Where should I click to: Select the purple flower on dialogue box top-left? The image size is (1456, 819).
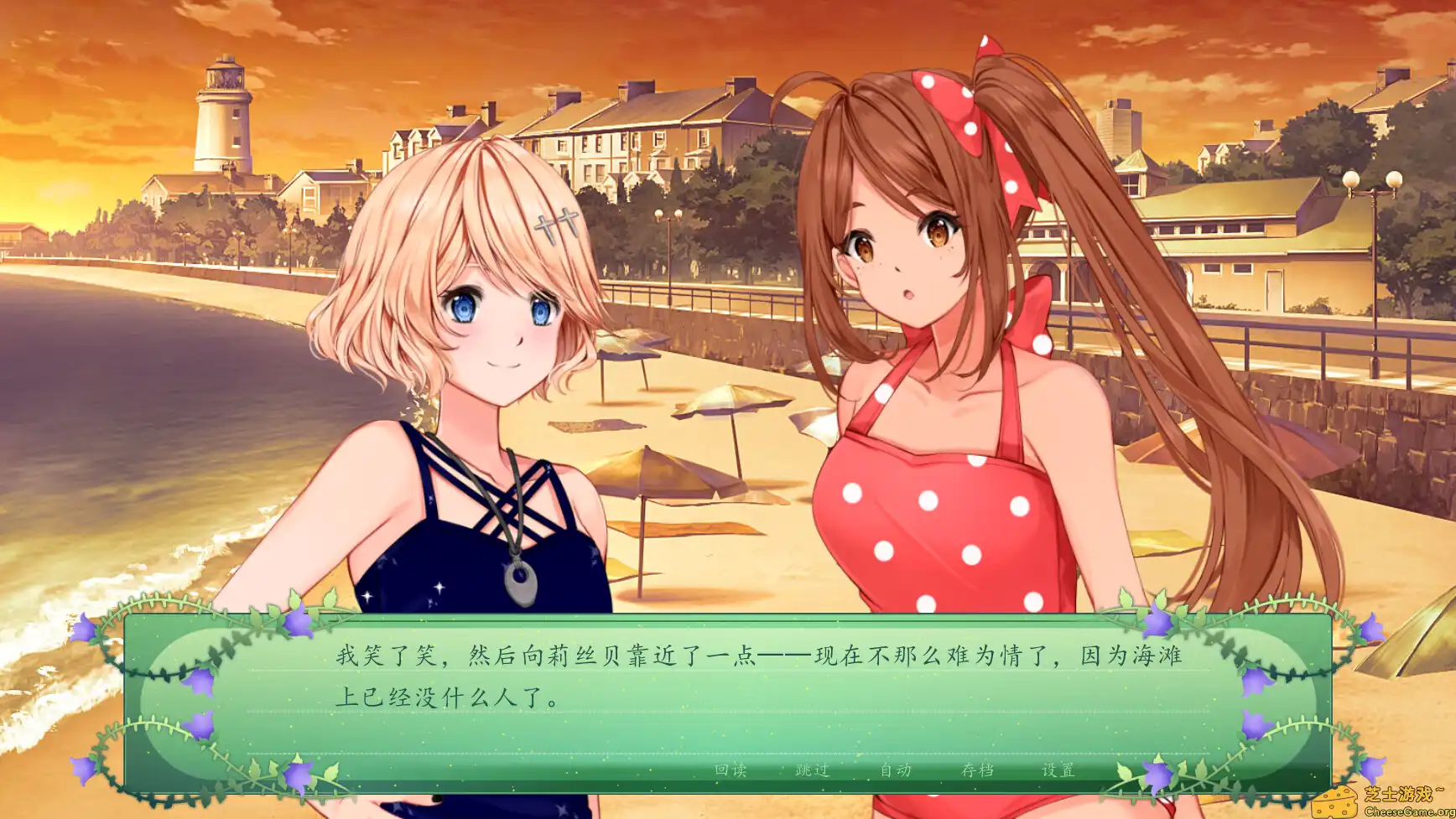[298, 623]
